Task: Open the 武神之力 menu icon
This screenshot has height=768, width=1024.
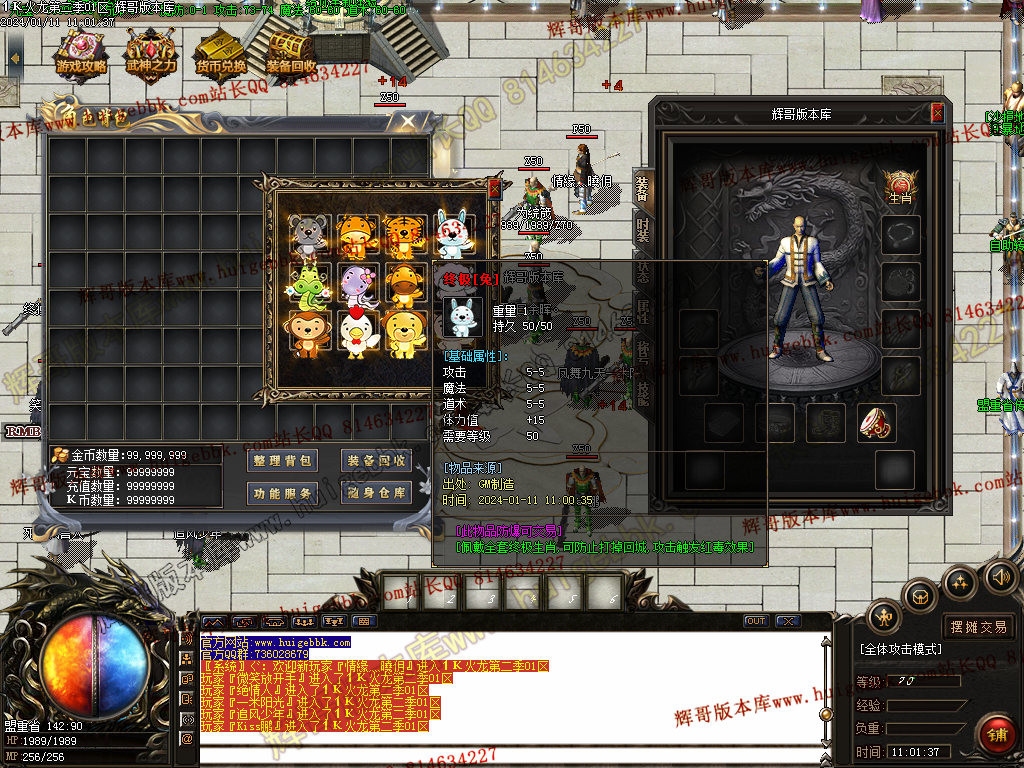Action: (151, 53)
